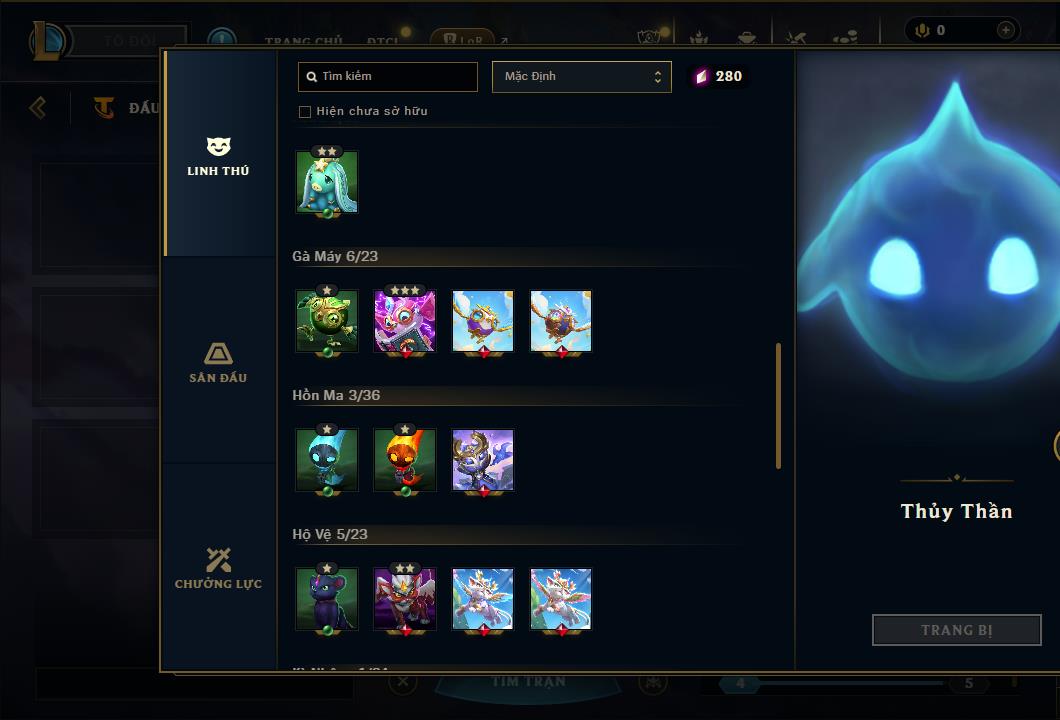Click the back arrow in the lobby

pyautogui.click(x=38, y=107)
